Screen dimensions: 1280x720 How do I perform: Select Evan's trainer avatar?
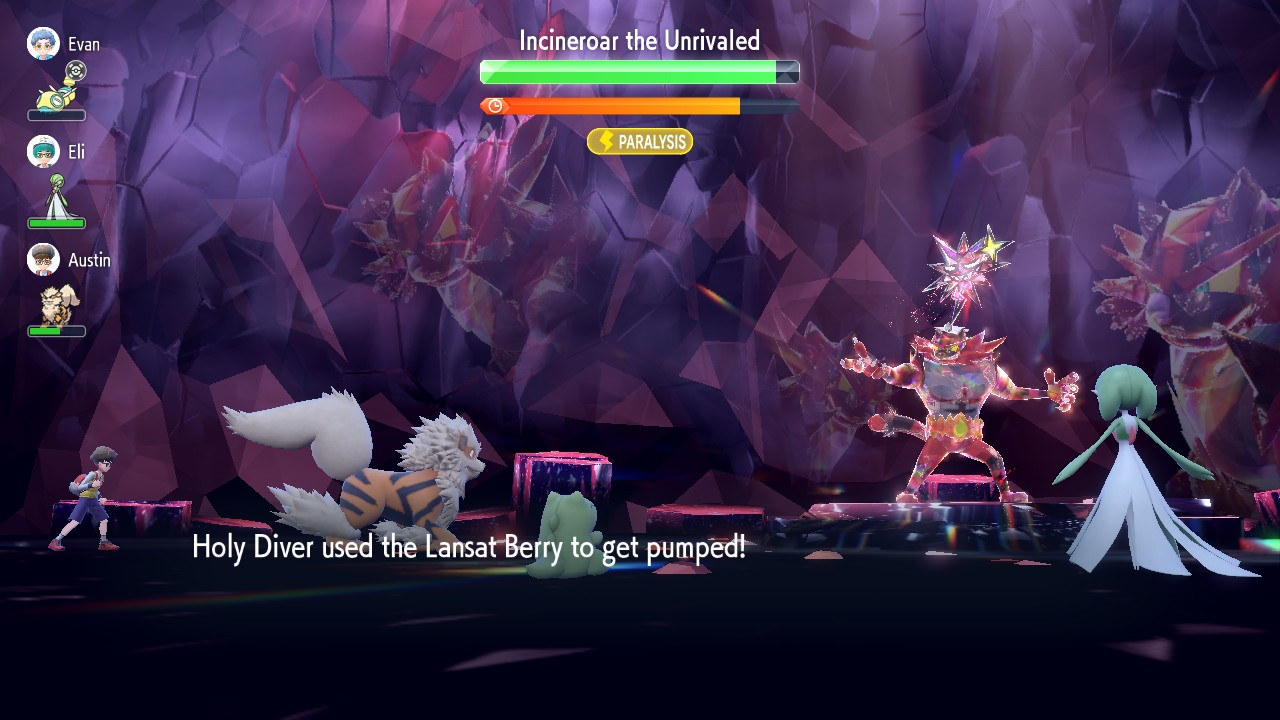click(43, 44)
